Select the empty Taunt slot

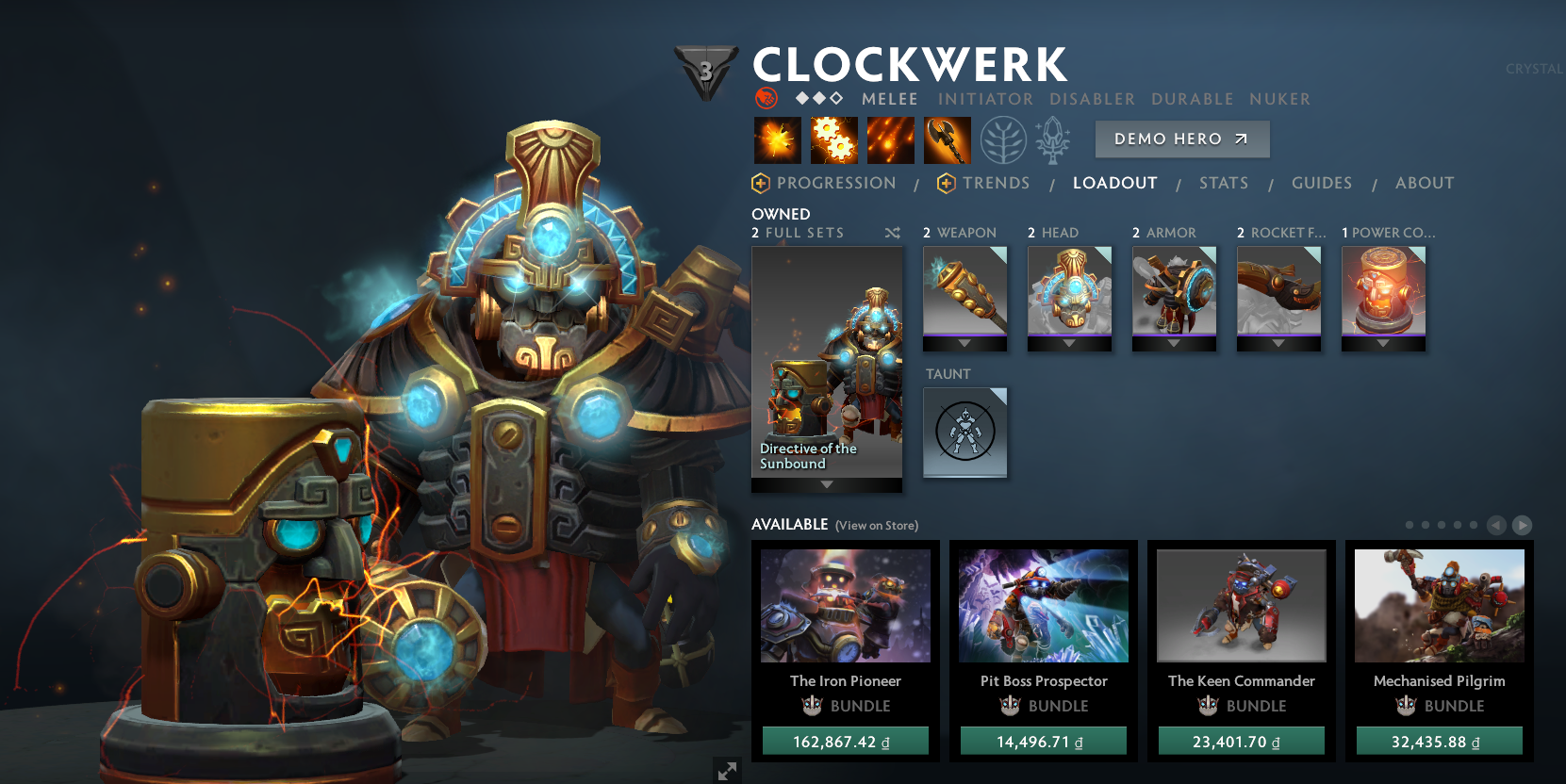964,433
